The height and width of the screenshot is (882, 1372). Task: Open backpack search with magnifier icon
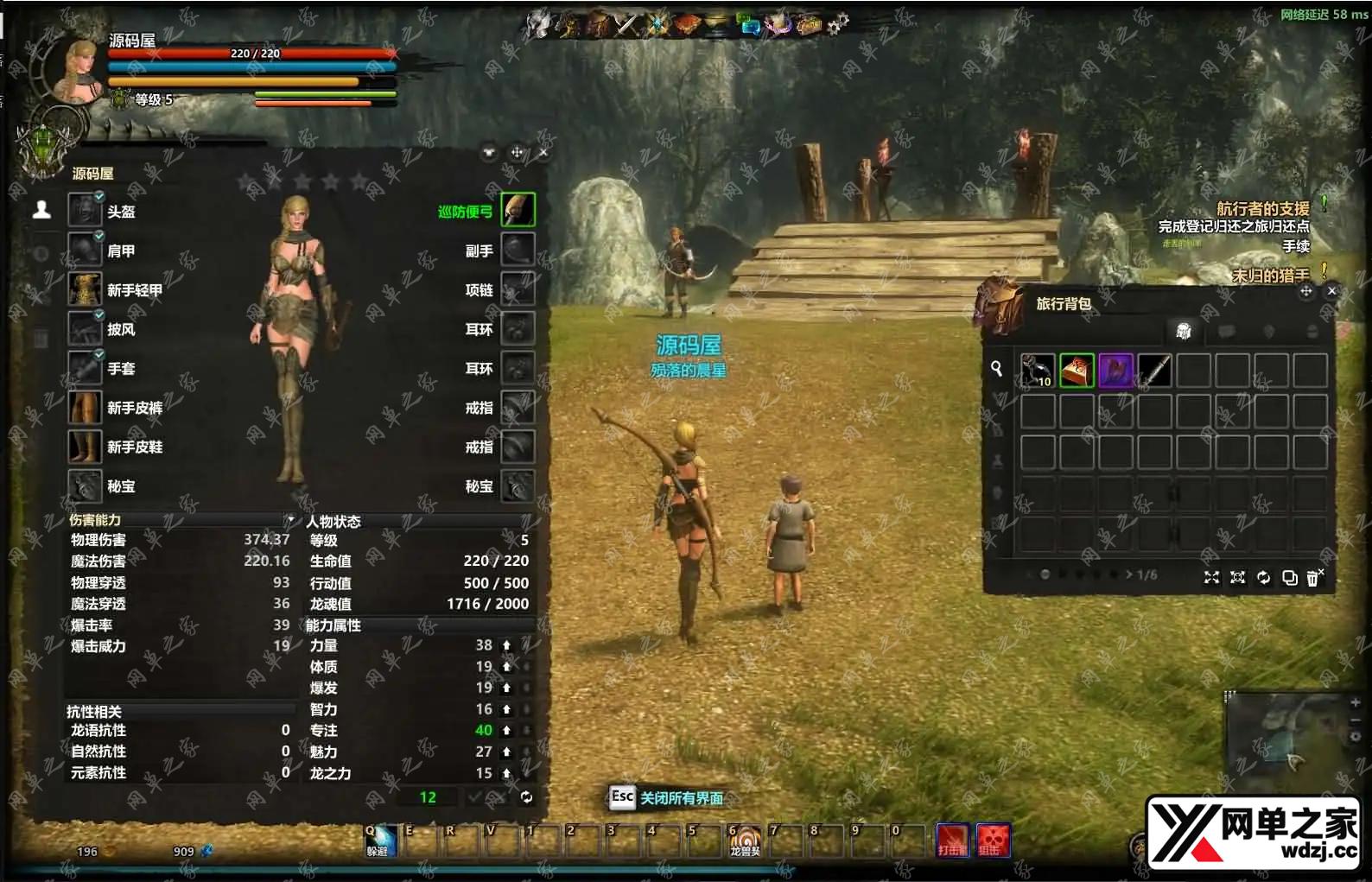pos(997,369)
